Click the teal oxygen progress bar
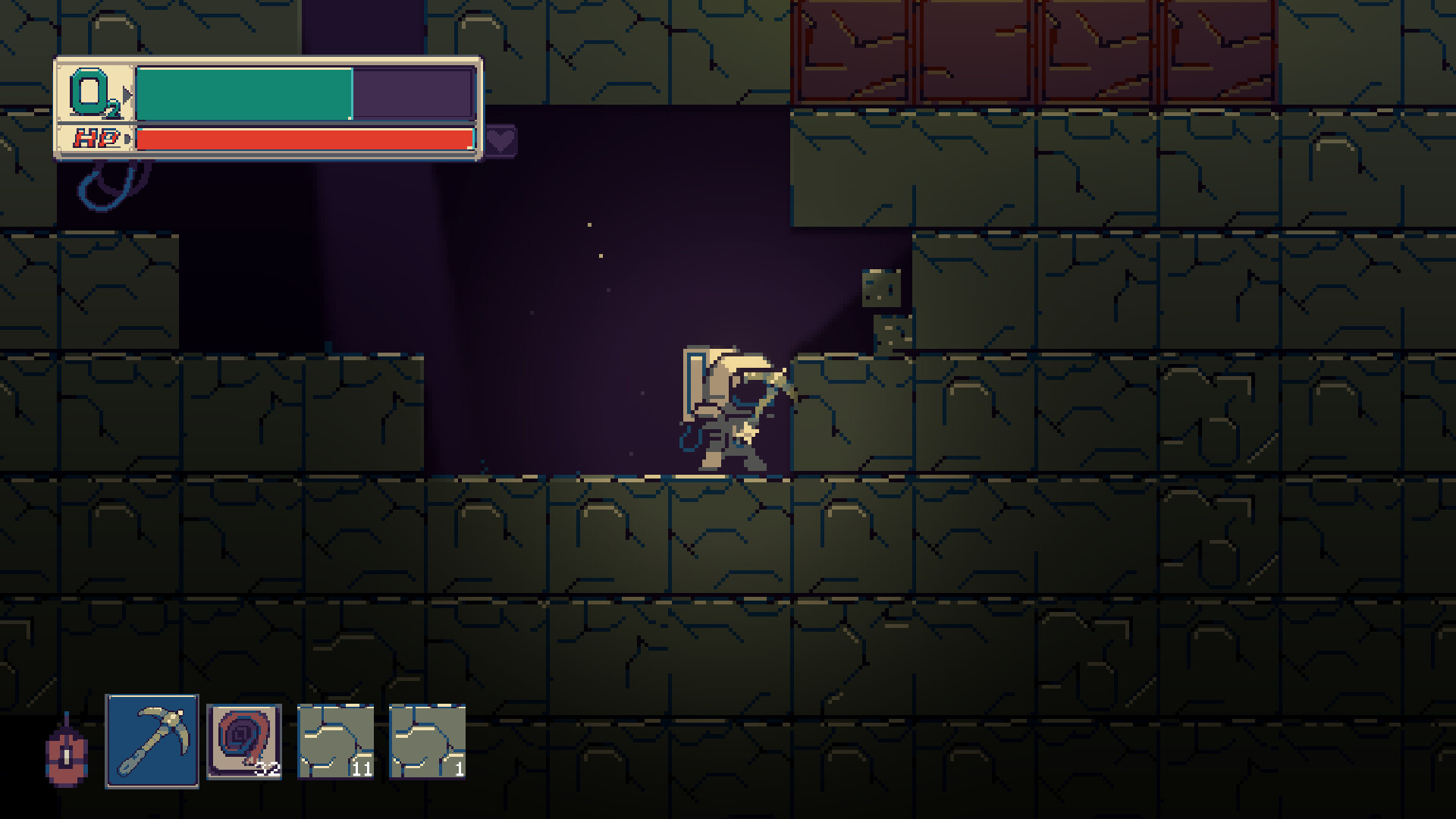The image size is (1456, 819). (x=243, y=93)
